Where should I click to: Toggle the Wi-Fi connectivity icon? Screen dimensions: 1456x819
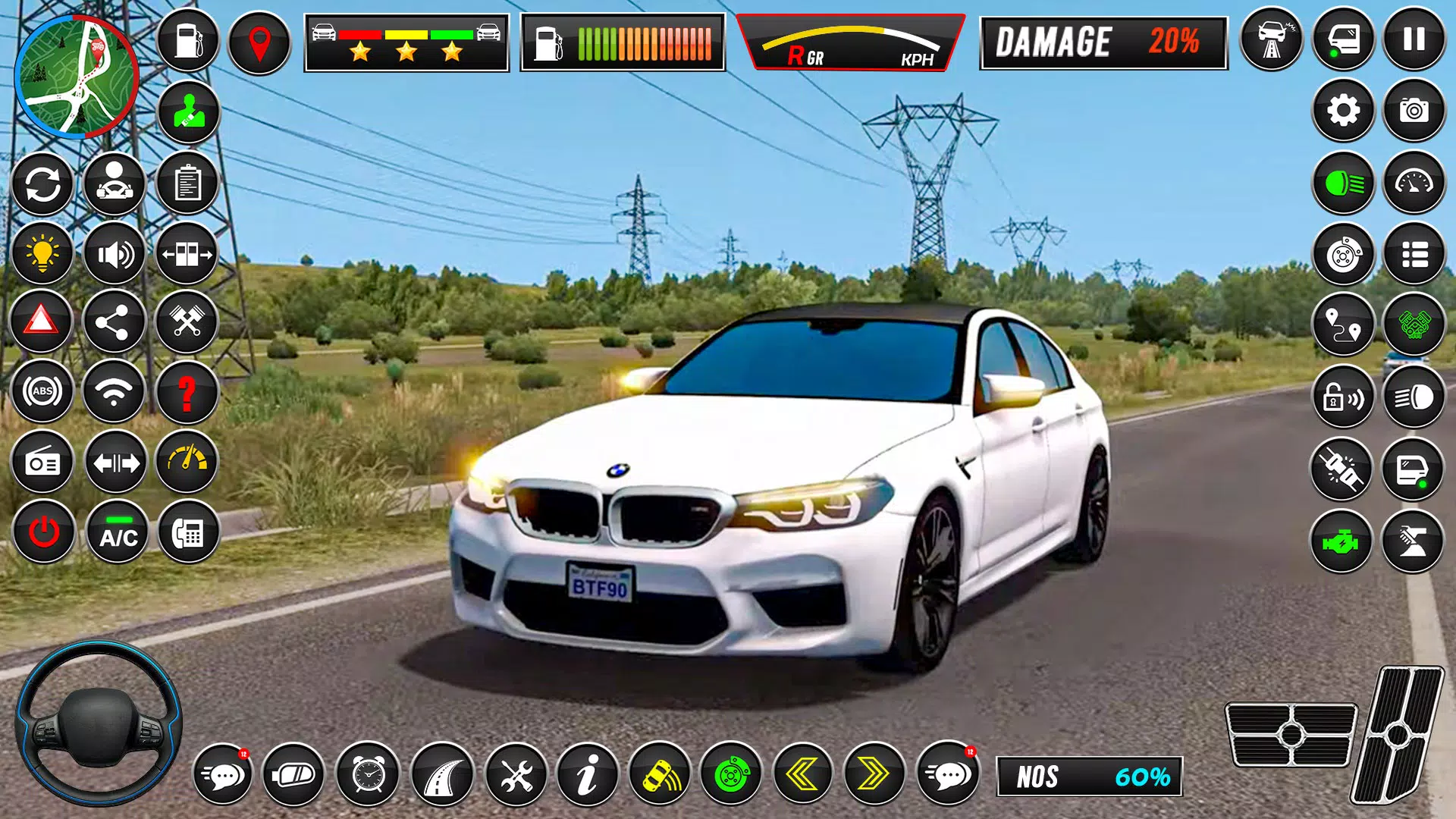click(x=115, y=391)
